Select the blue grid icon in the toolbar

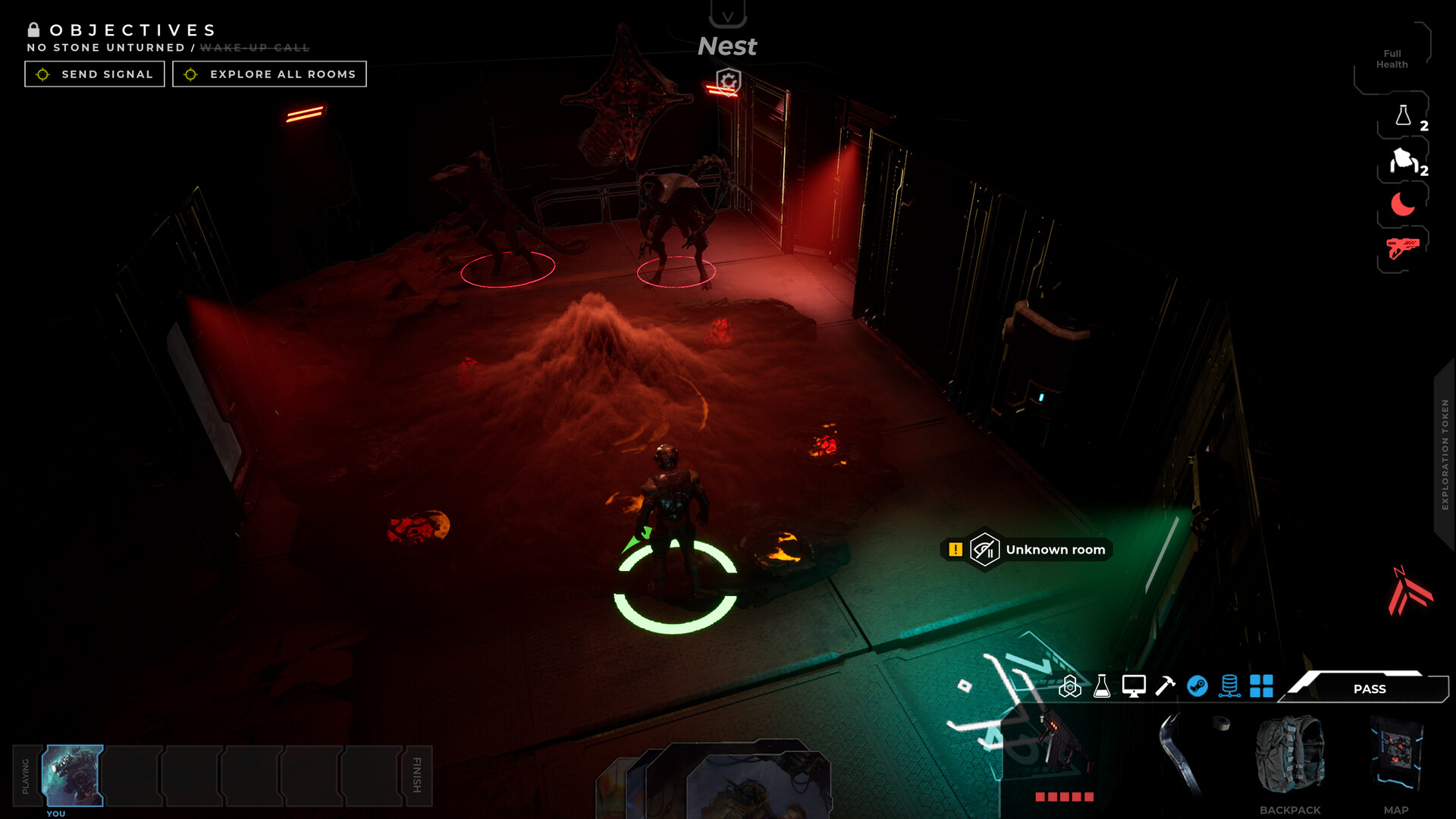tap(1262, 688)
